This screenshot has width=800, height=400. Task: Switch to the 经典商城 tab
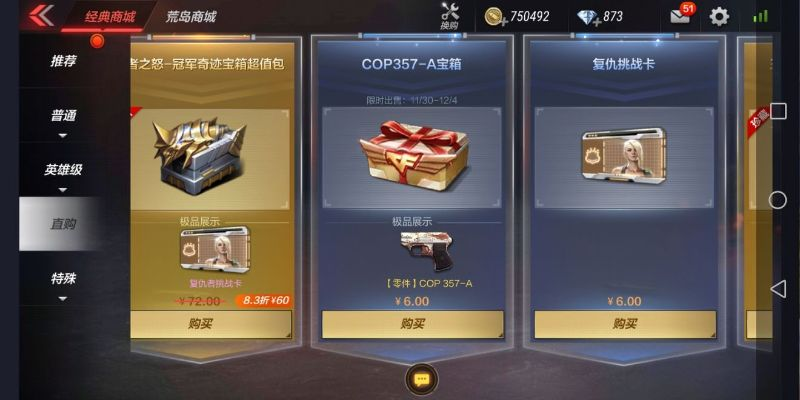[x=109, y=17]
